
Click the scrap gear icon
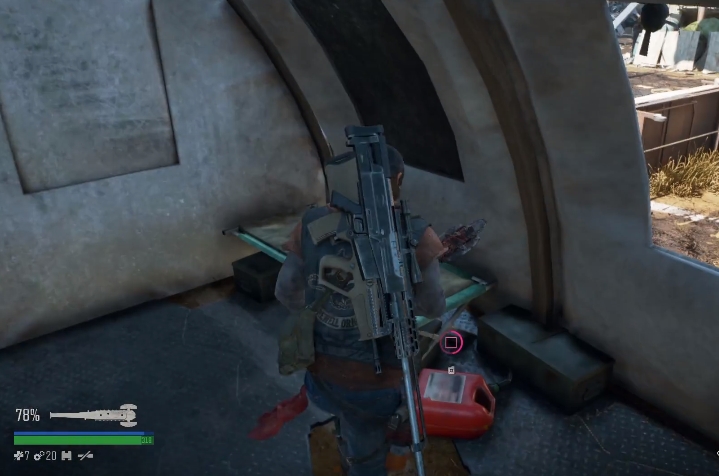(x=39, y=456)
